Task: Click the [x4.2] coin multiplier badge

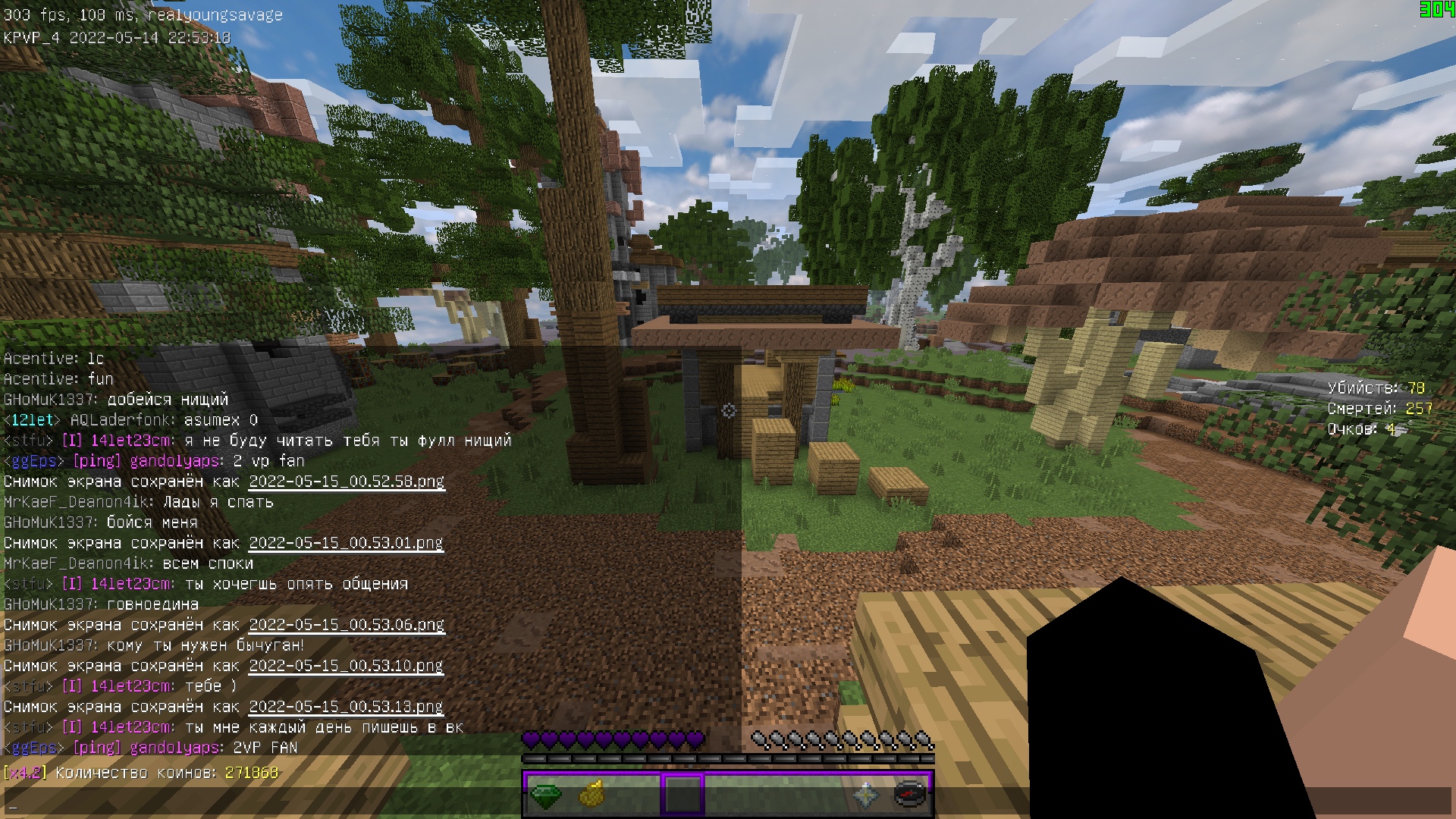Action: pos(26,772)
